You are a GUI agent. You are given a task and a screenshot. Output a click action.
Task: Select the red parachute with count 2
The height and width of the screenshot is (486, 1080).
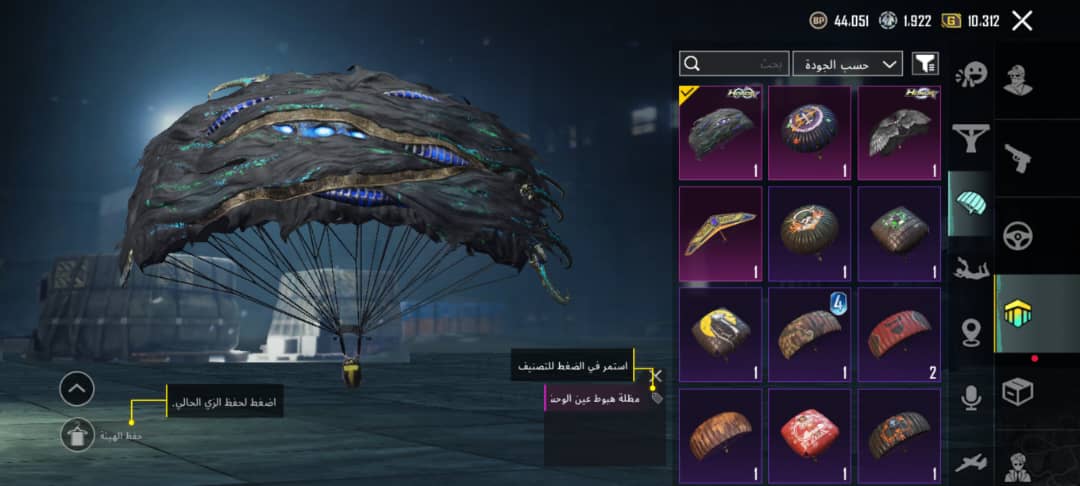tap(899, 334)
